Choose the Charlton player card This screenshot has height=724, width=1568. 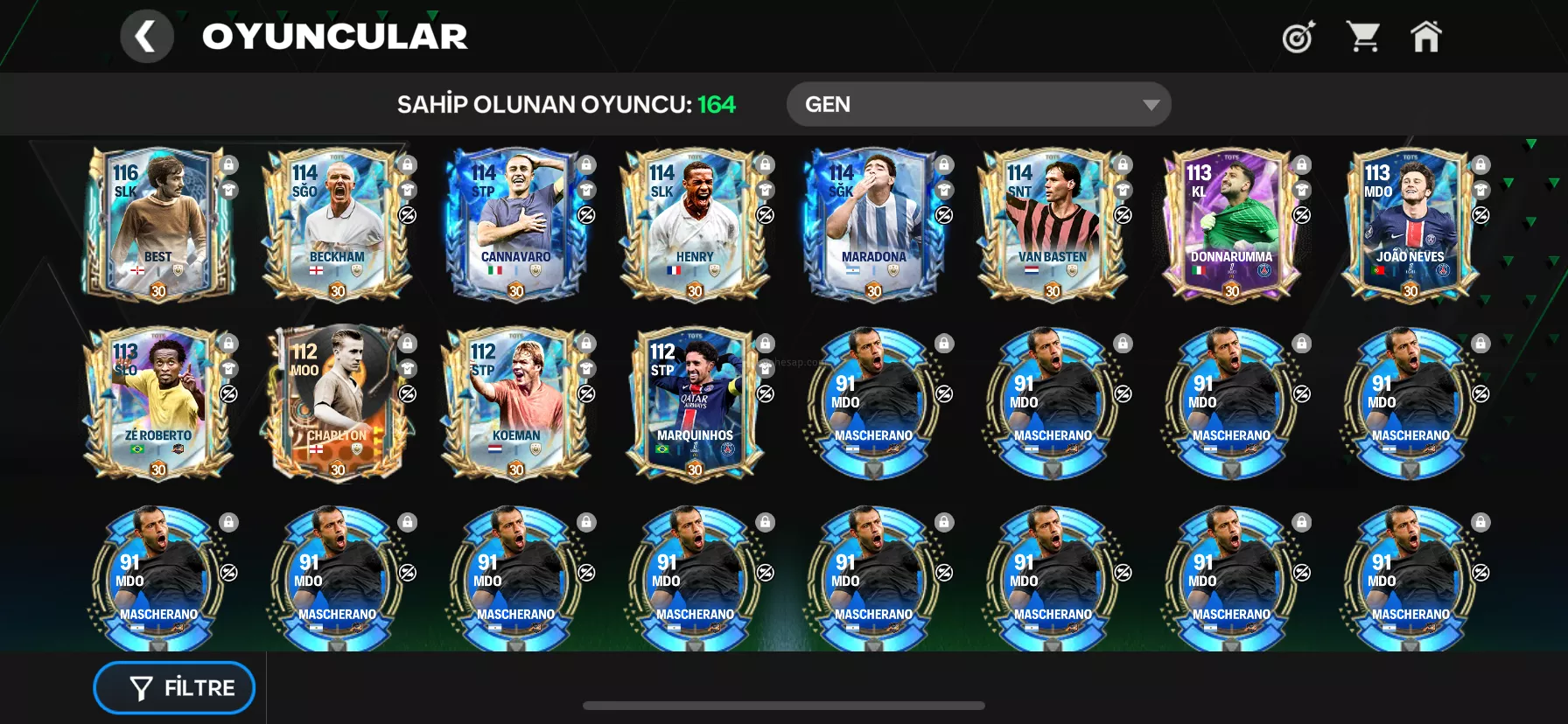point(337,404)
